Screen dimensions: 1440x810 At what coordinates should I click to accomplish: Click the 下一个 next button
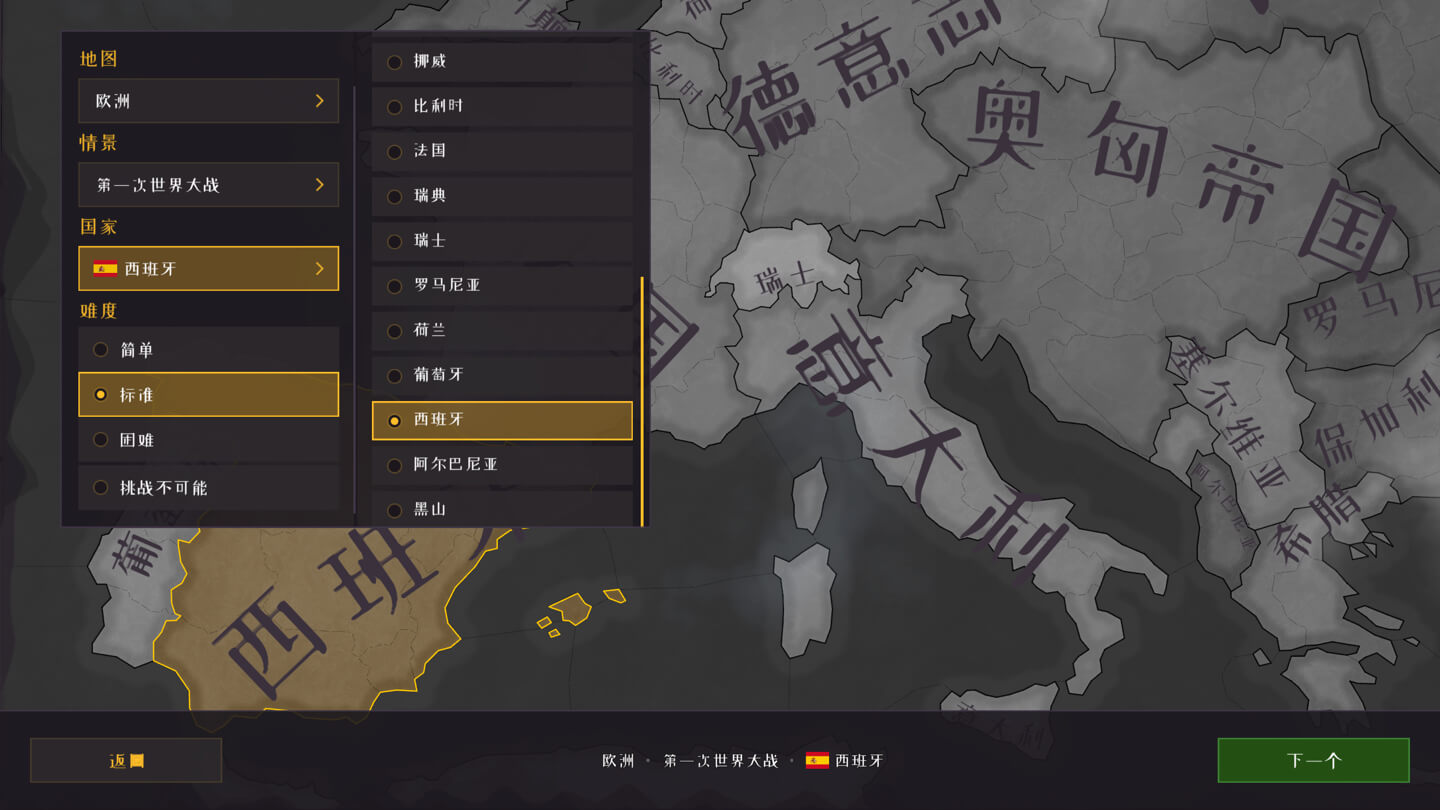tap(1314, 760)
